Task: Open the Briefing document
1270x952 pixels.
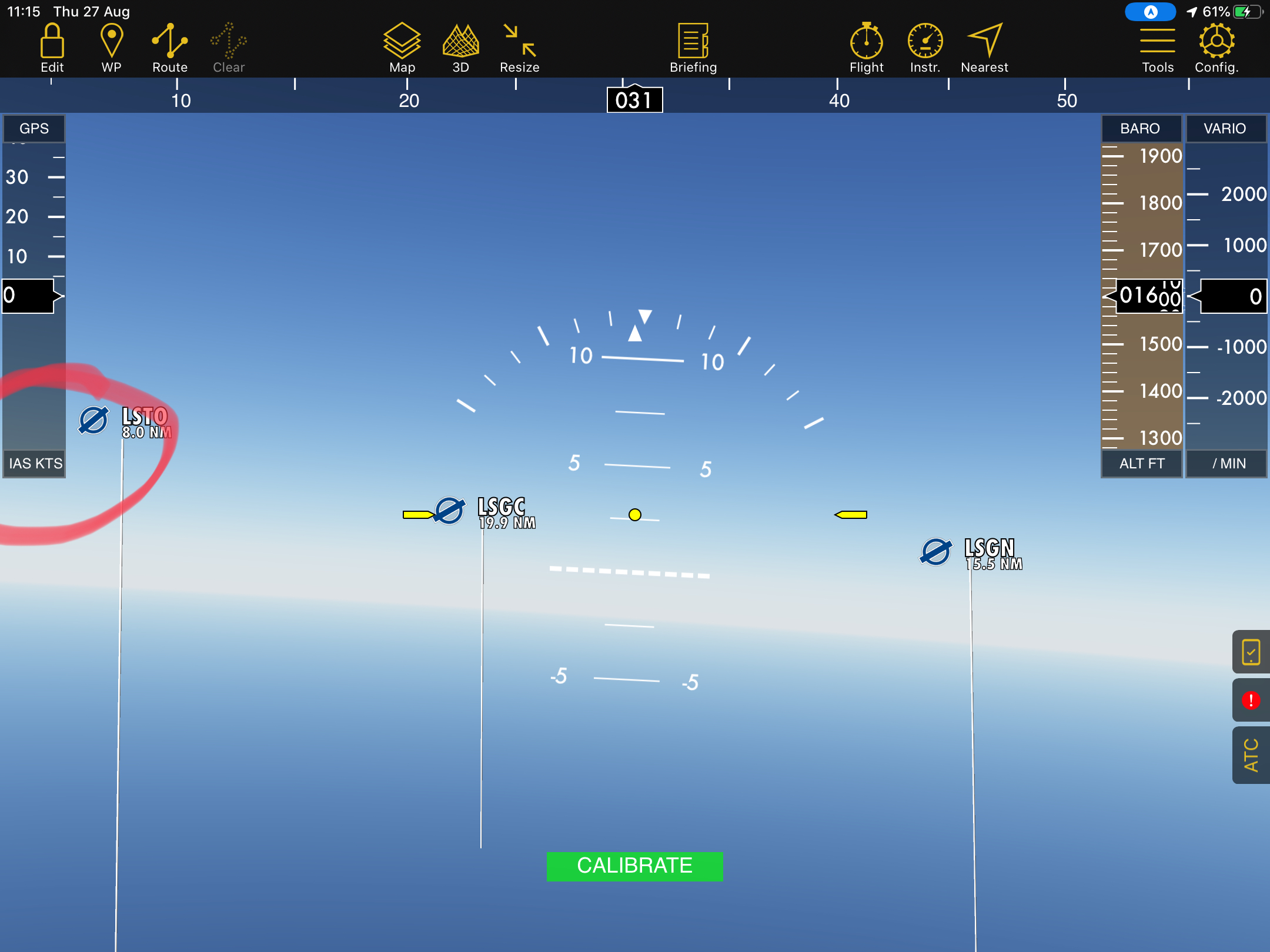Action: point(693,48)
